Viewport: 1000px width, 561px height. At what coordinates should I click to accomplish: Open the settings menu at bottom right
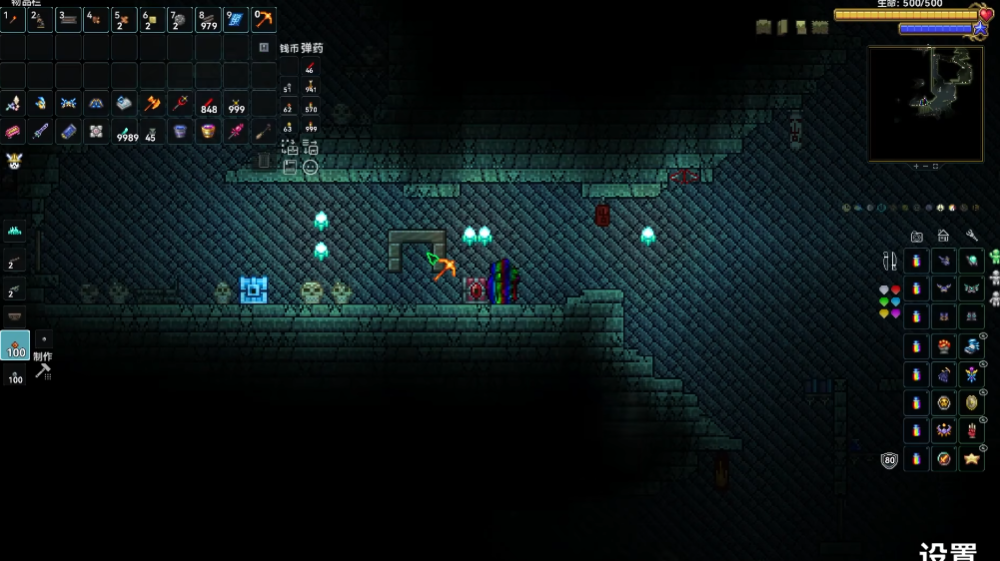pyautogui.click(x=947, y=553)
